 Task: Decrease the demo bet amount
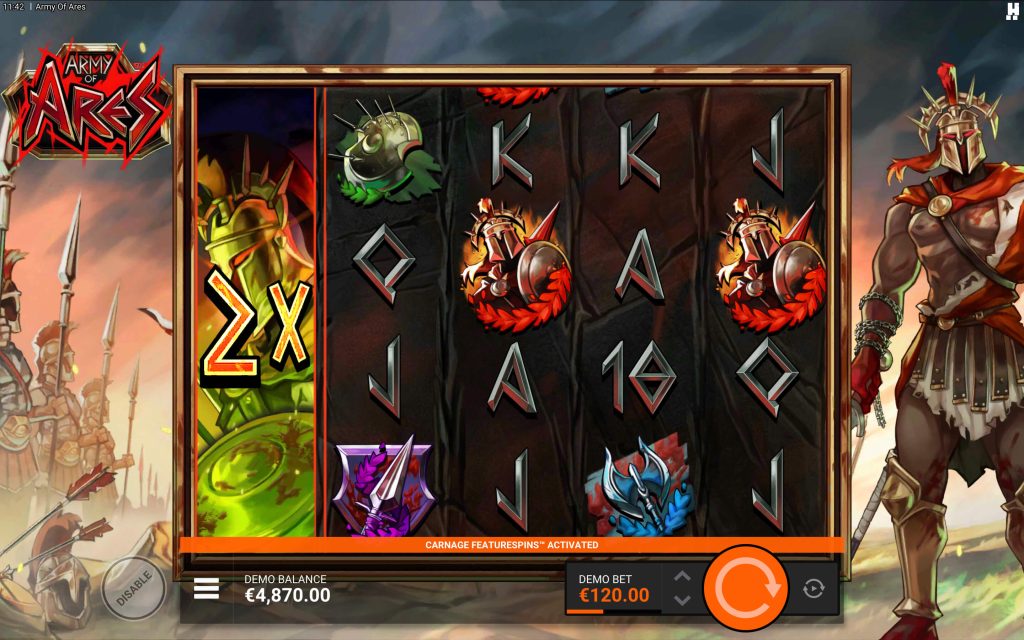pos(682,600)
